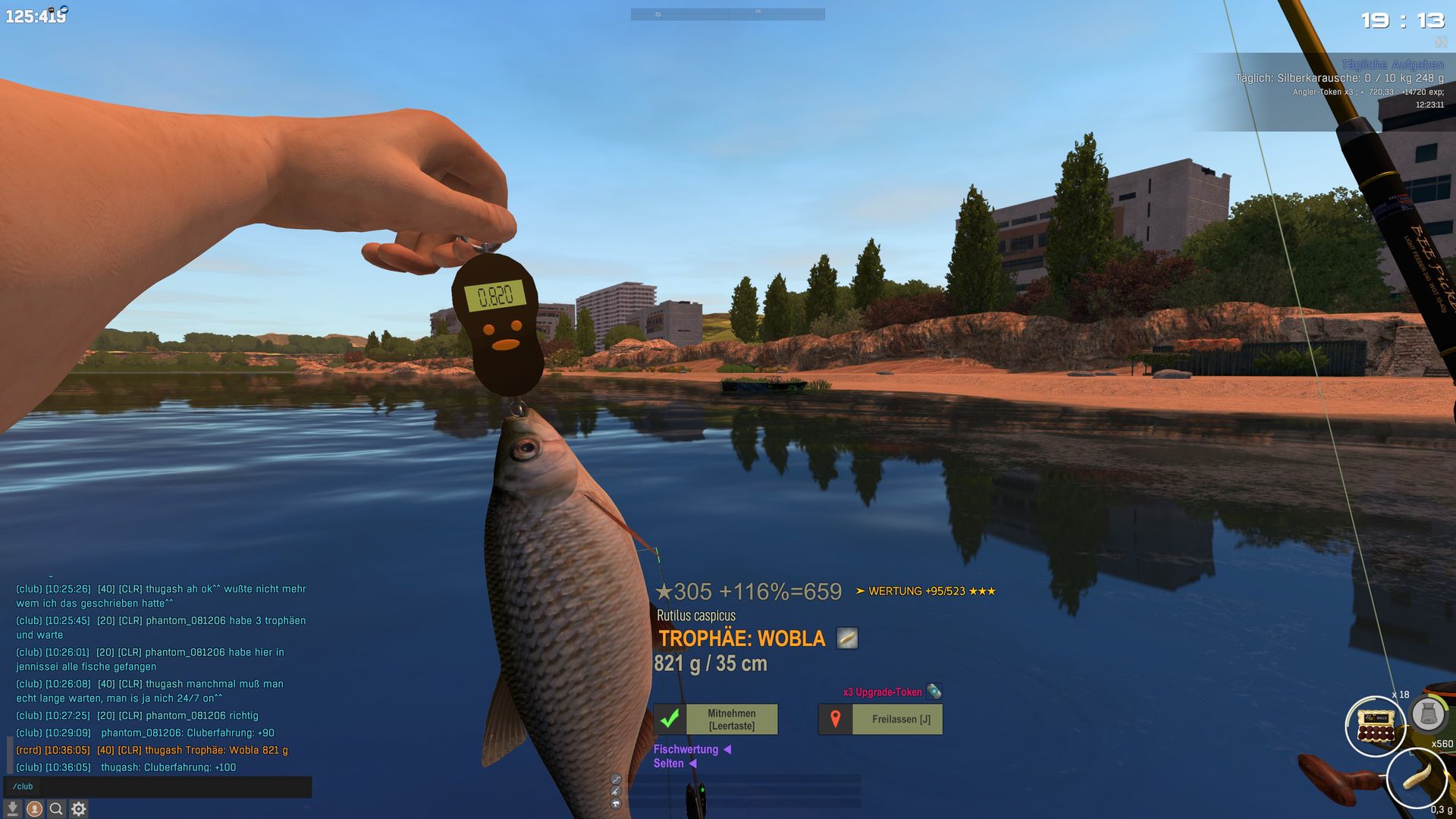Click the Upgrade-Token reward icon
The height and width of the screenshot is (819, 1456).
click(x=934, y=691)
